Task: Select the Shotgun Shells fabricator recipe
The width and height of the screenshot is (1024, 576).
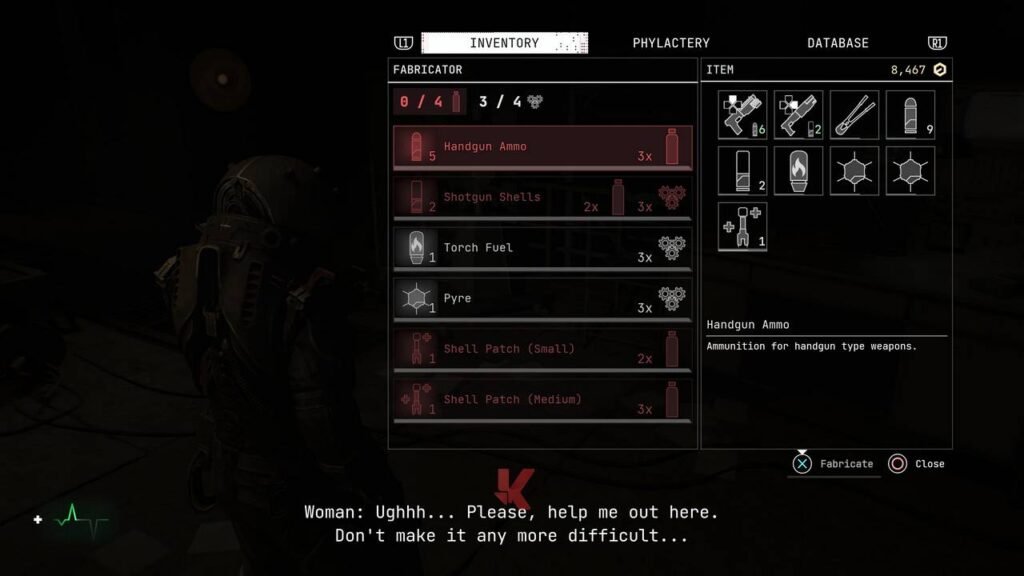Action: click(x=542, y=198)
